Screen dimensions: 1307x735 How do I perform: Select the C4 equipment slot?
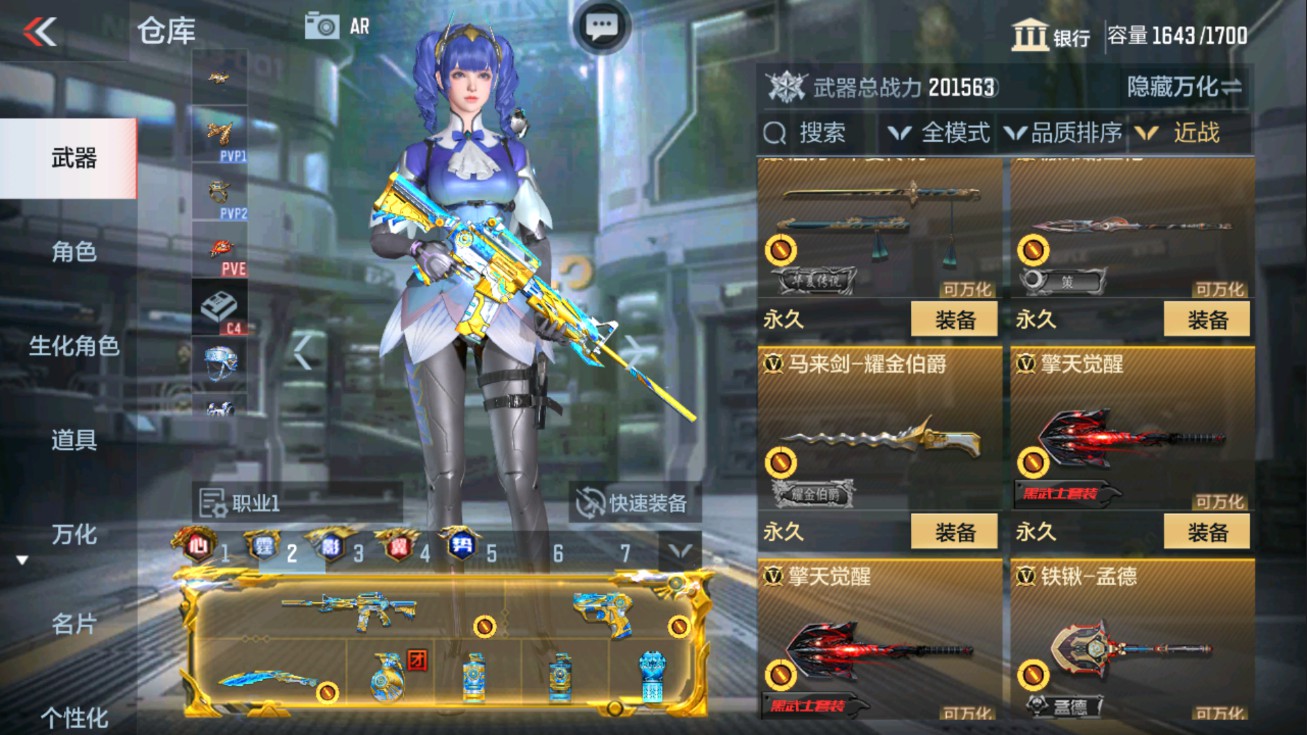pos(221,307)
